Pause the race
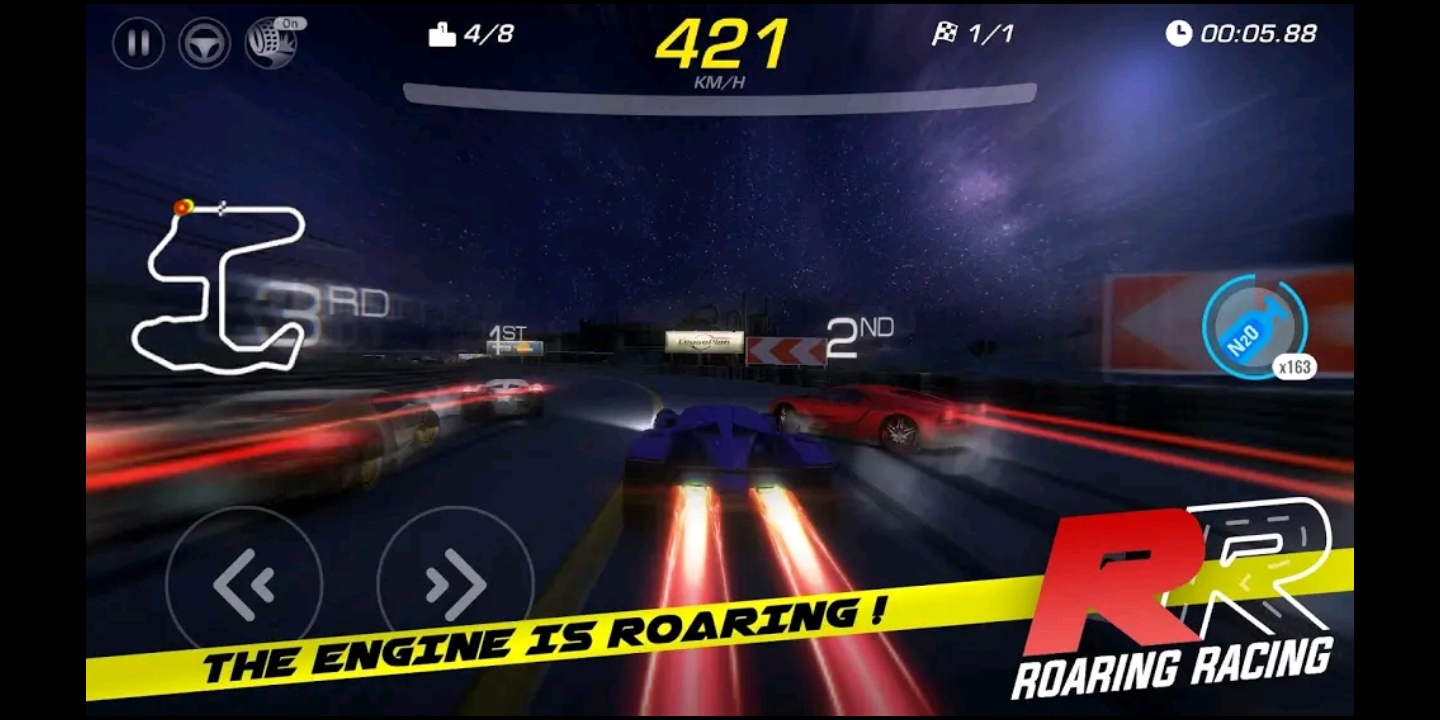Image resolution: width=1440 pixels, height=720 pixels. (138, 44)
